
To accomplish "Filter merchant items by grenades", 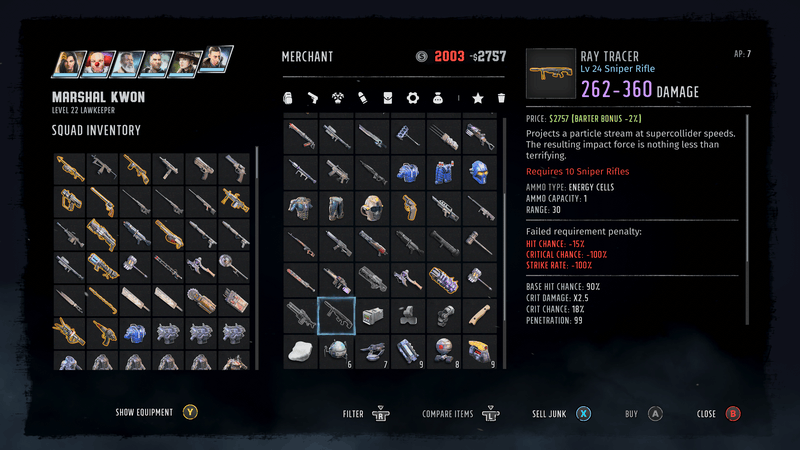I will coord(288,99).
